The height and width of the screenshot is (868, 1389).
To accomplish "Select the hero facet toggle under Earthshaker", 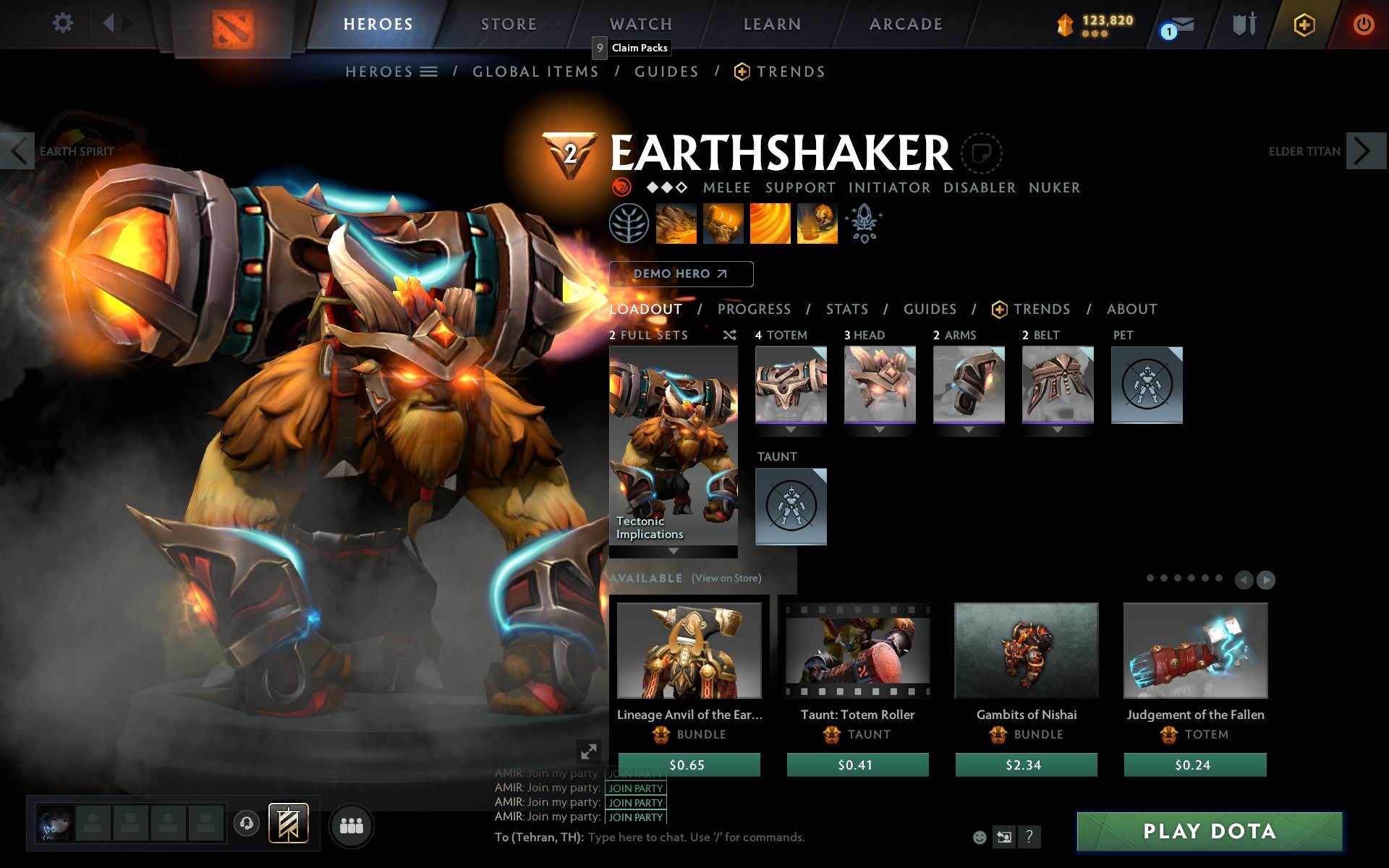I will [x=620, y=187].
